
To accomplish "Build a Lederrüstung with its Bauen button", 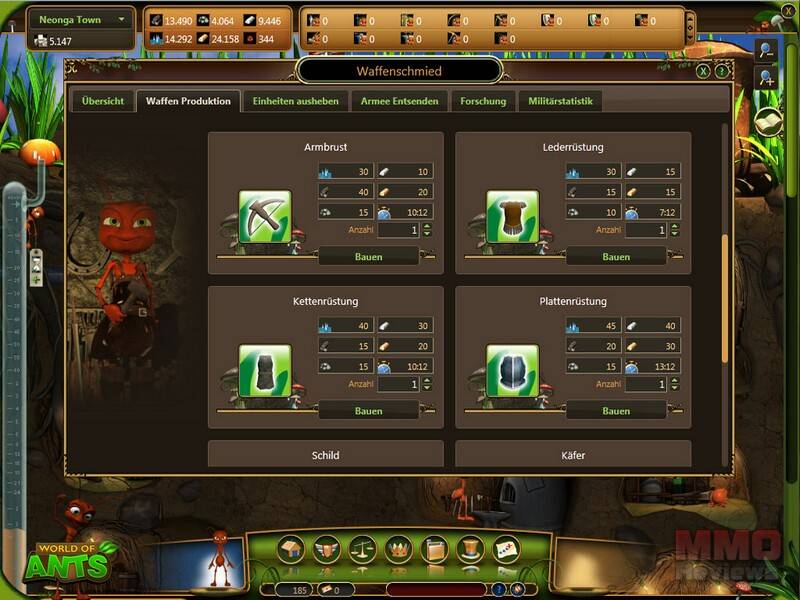I will (x=616, y=256).
